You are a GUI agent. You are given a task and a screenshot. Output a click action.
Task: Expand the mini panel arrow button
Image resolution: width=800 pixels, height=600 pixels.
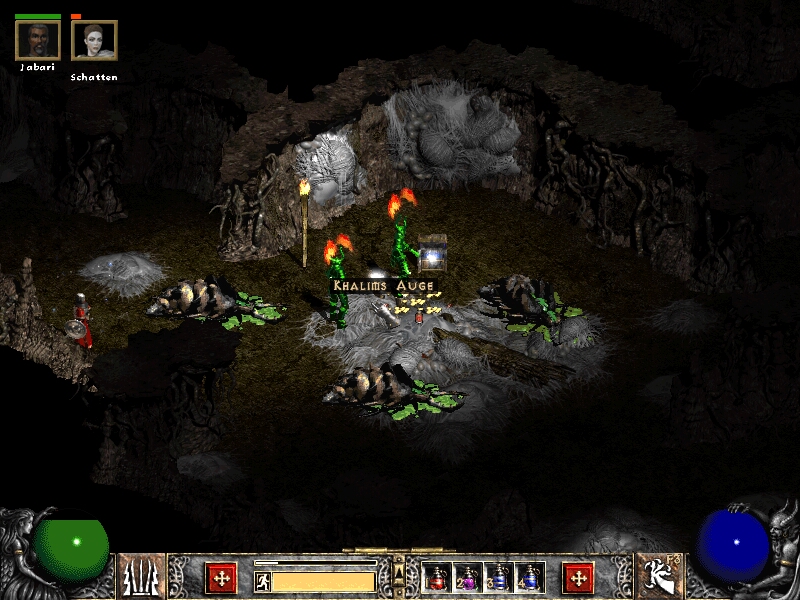399,570
